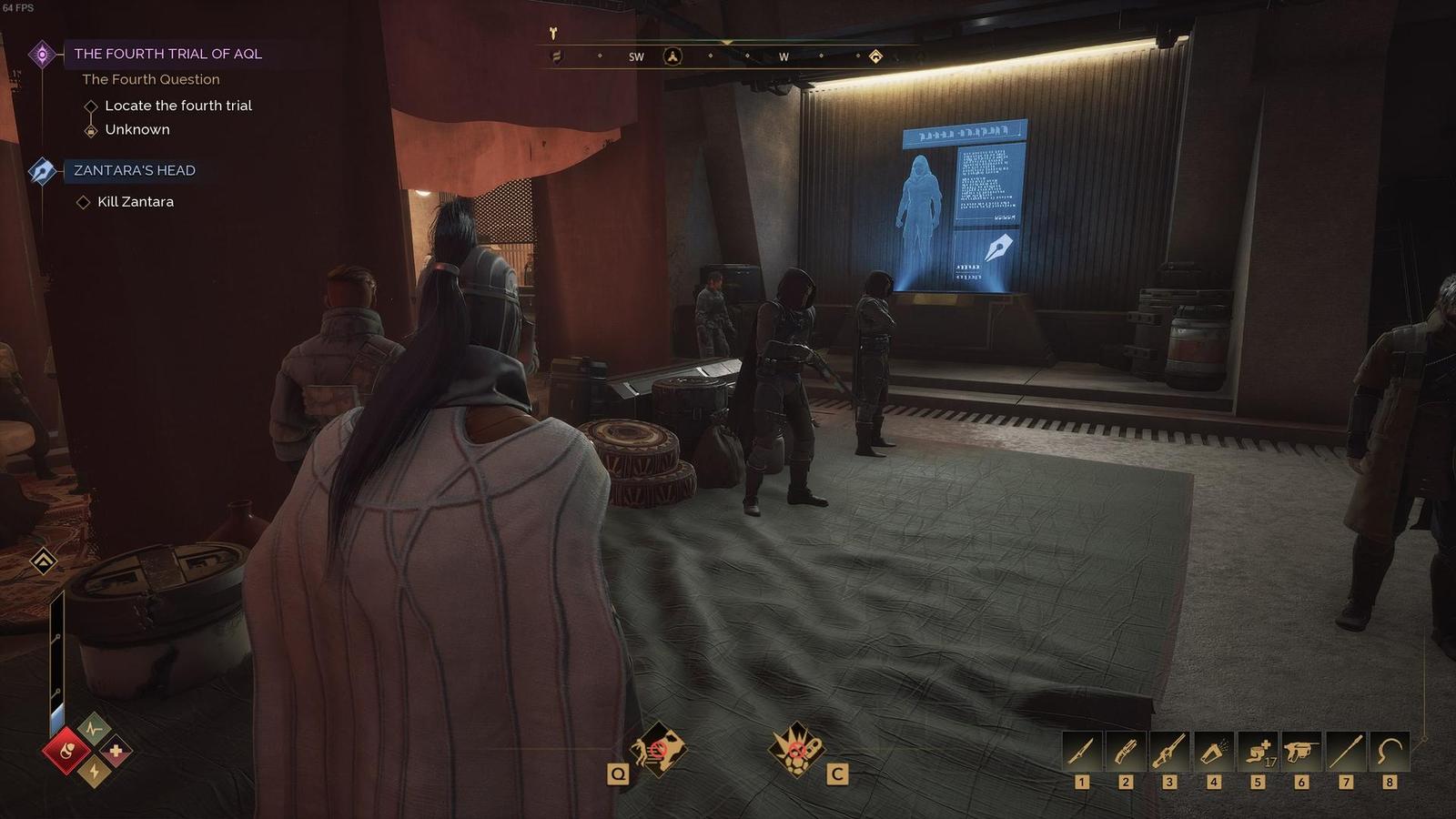Activate the ability icon bound to Q

click(658, 750)
